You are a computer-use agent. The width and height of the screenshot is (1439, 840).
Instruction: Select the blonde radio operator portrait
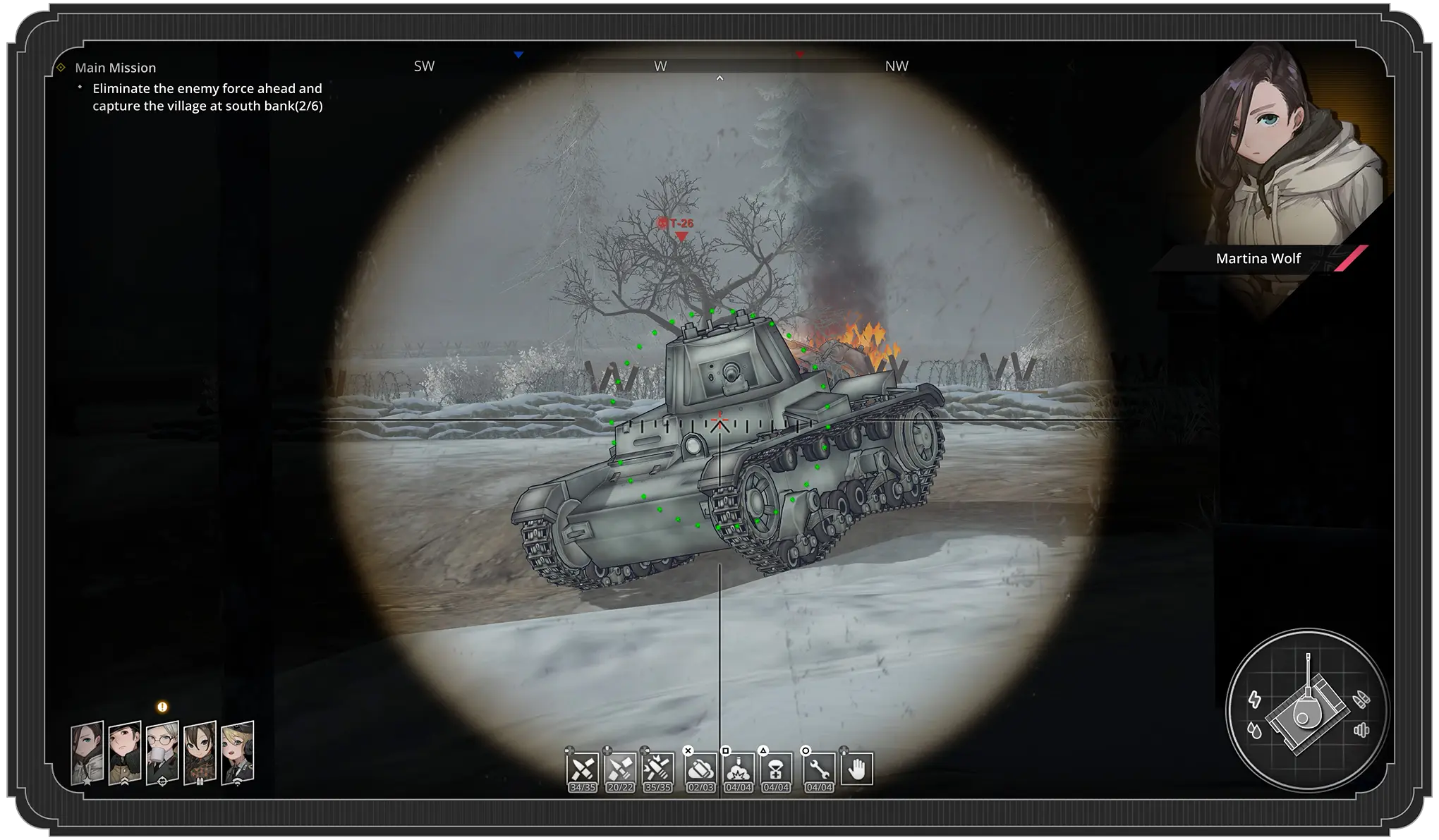(238, 753)
